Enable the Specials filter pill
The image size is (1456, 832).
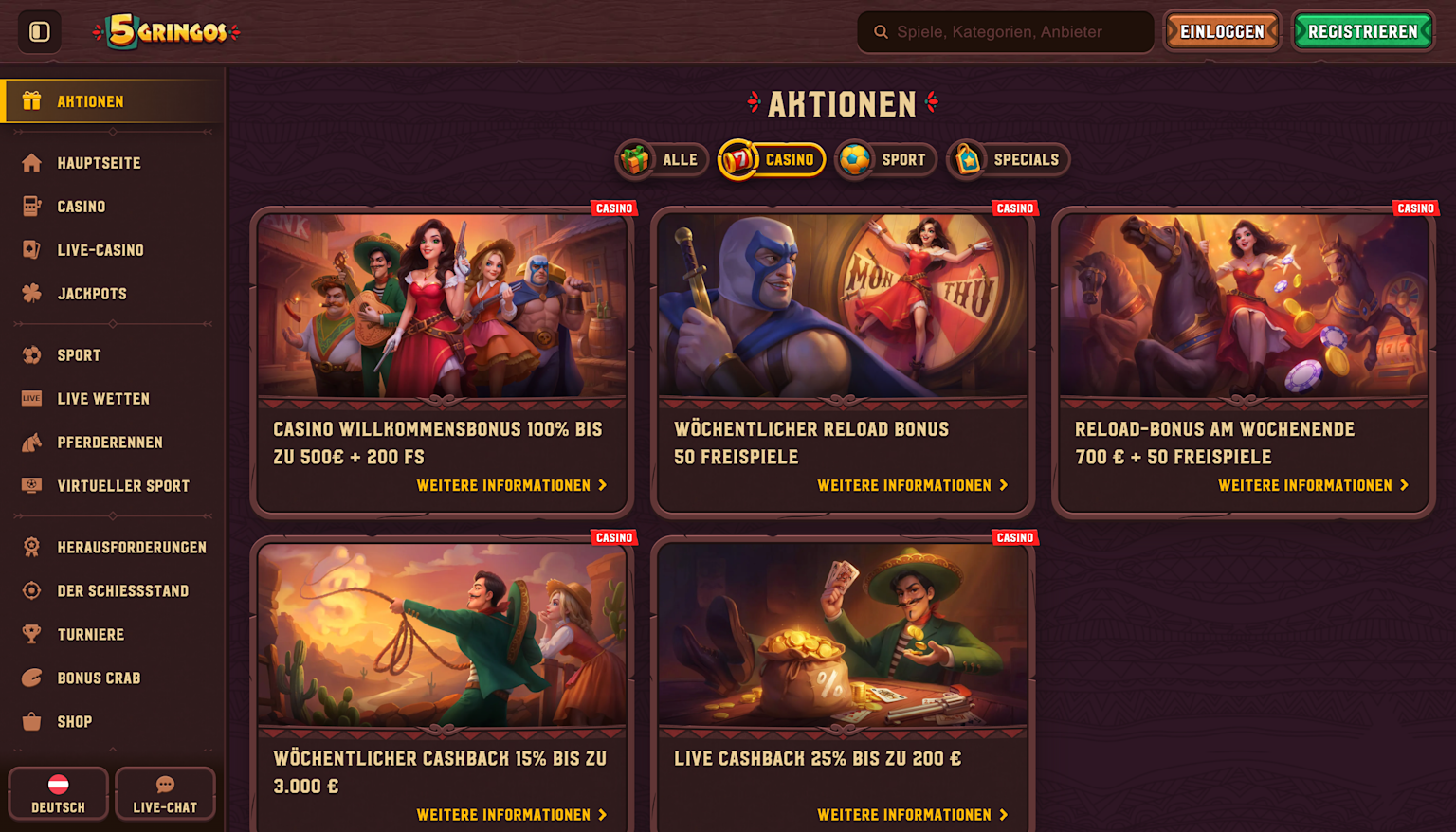point(1008,159)
